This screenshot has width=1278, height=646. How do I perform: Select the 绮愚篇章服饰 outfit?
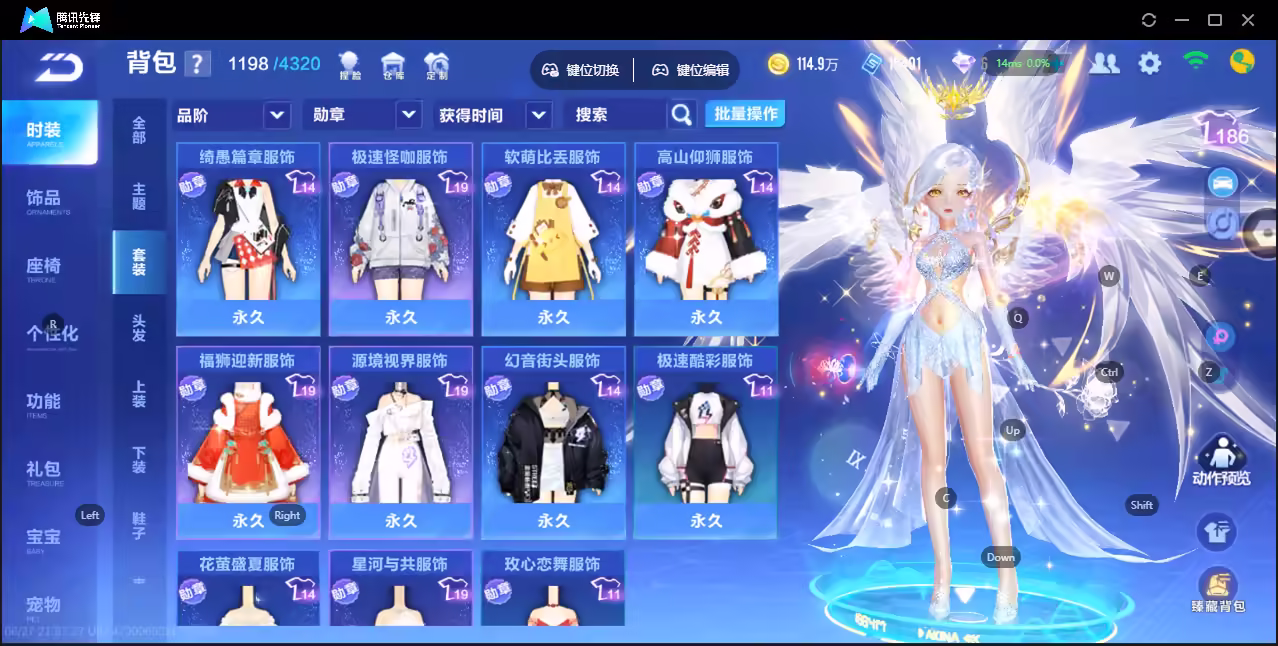(248, 238)
